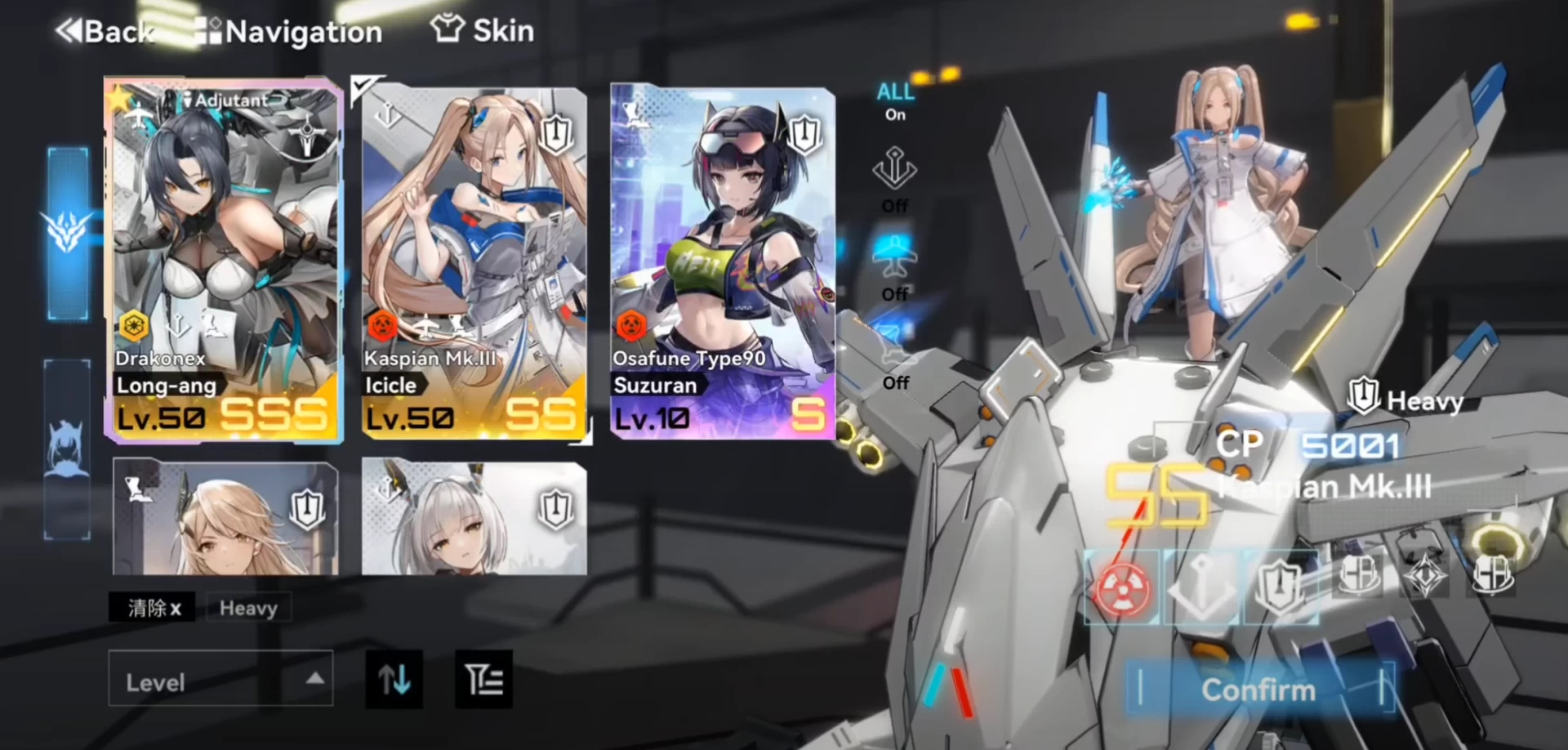Select the Drakonex Long-ang card
Screen dimensions: 1568x750
click(223, 261)
